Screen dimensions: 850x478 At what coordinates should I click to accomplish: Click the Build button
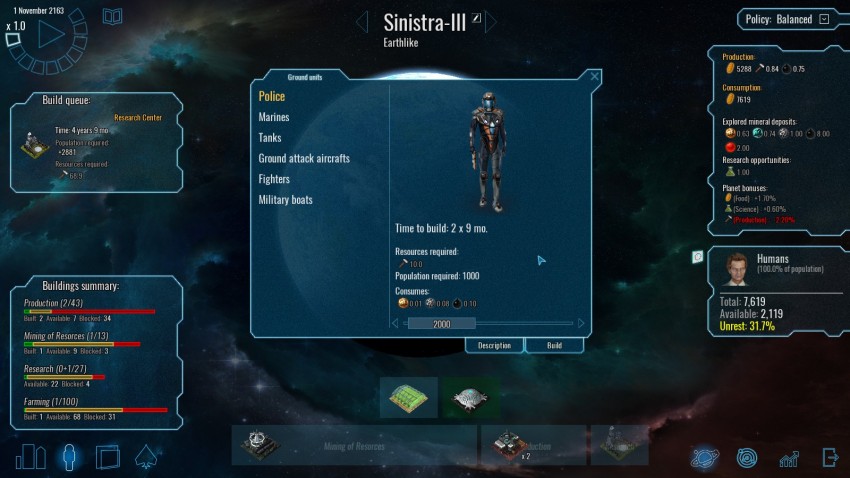(552, 345)
